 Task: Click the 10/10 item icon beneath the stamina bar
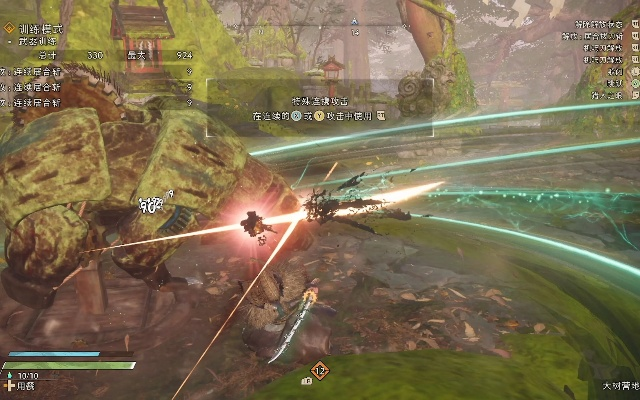(x=9, y=376)
